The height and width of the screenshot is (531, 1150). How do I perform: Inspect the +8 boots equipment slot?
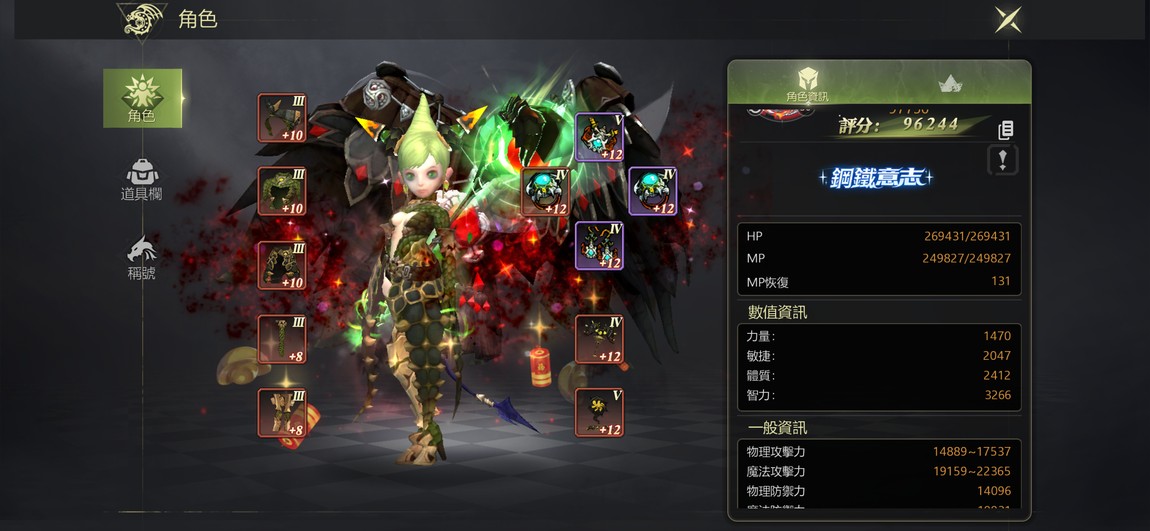click(282, 412)
